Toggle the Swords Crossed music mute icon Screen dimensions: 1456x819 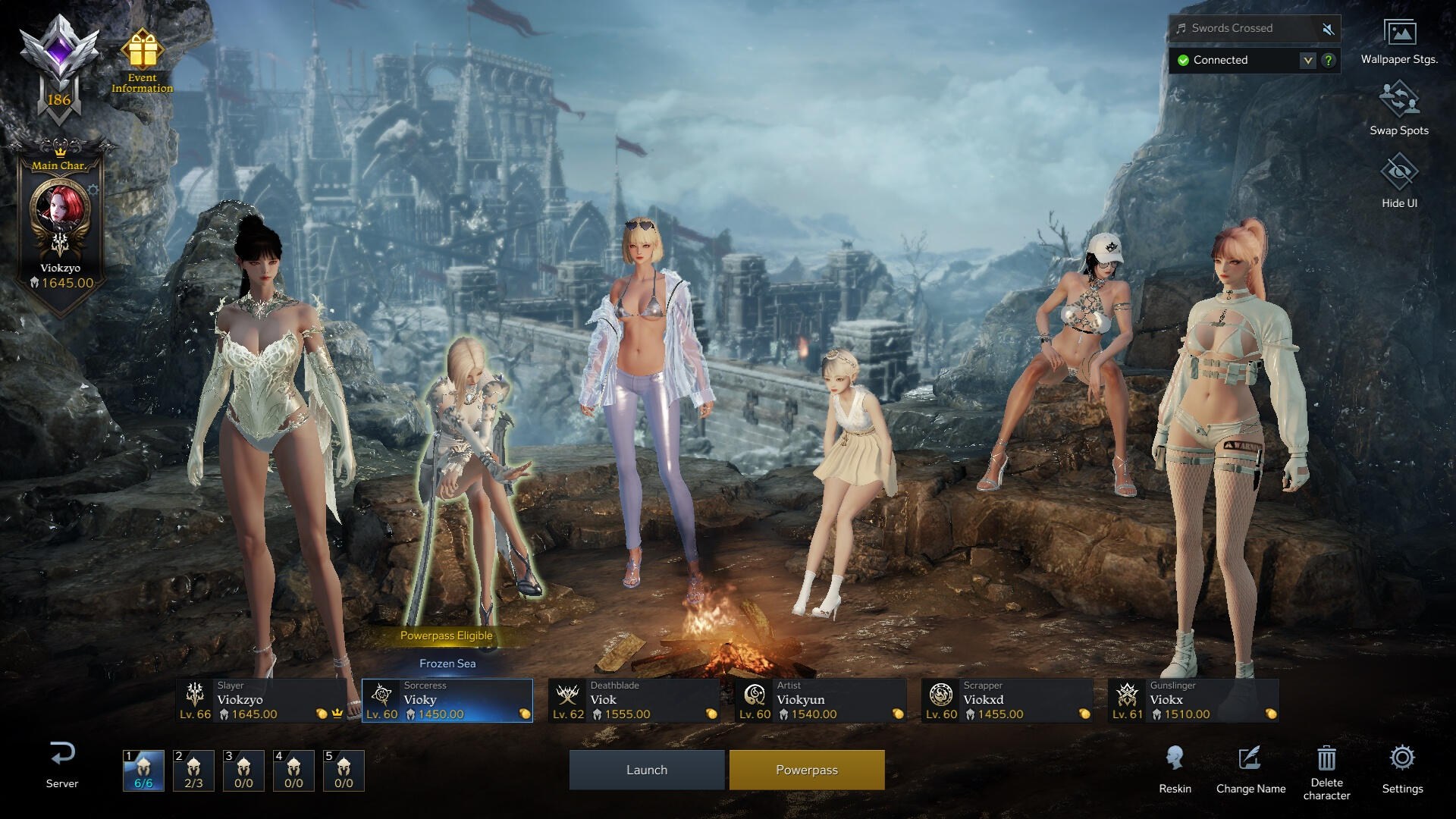point(1328,29)
